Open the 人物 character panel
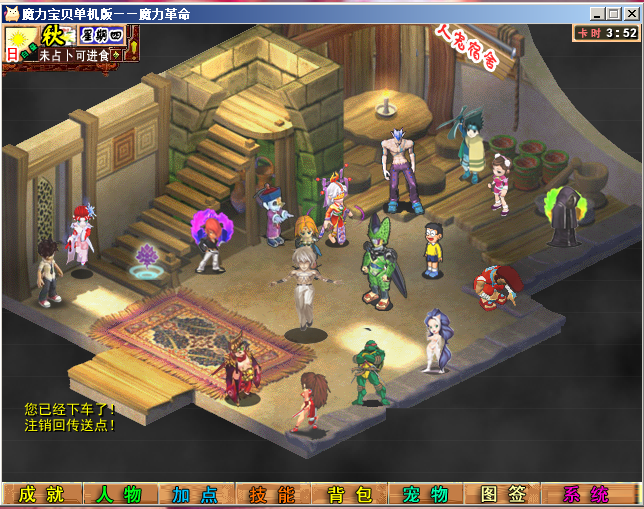644x509 pixels. click(x=119, y=494)
